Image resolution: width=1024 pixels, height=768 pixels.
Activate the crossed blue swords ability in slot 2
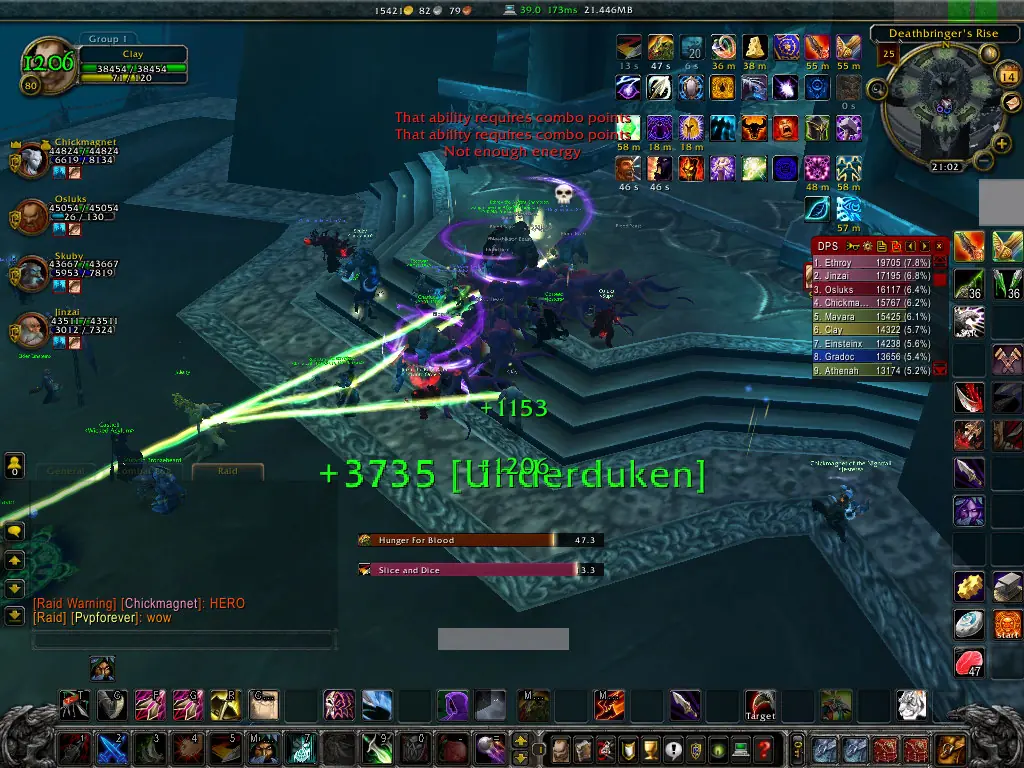click(x=111, y=748)
